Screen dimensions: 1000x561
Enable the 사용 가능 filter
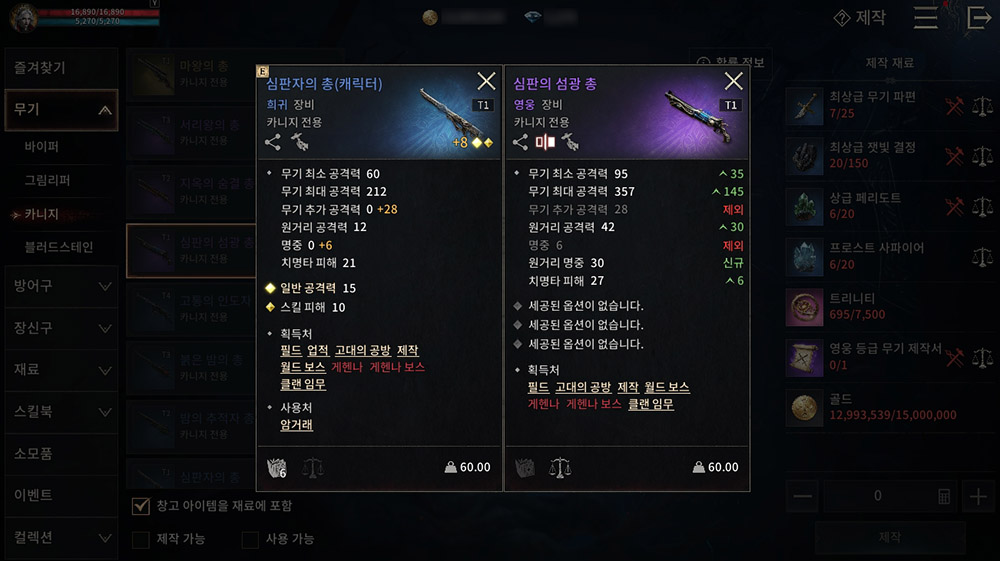(251, 540)
